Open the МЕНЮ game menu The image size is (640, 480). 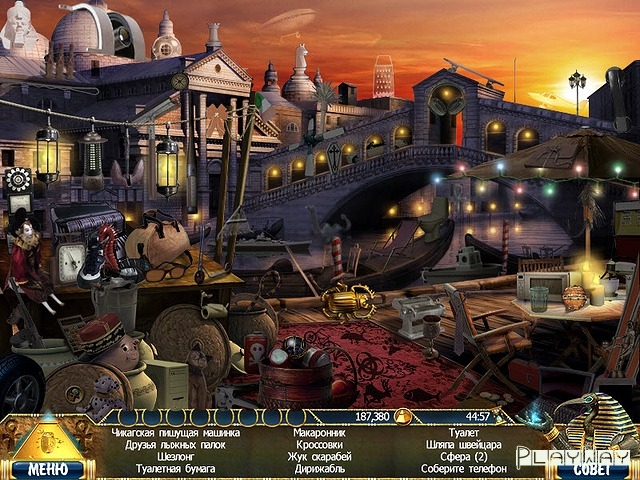[x=48, y=467]
